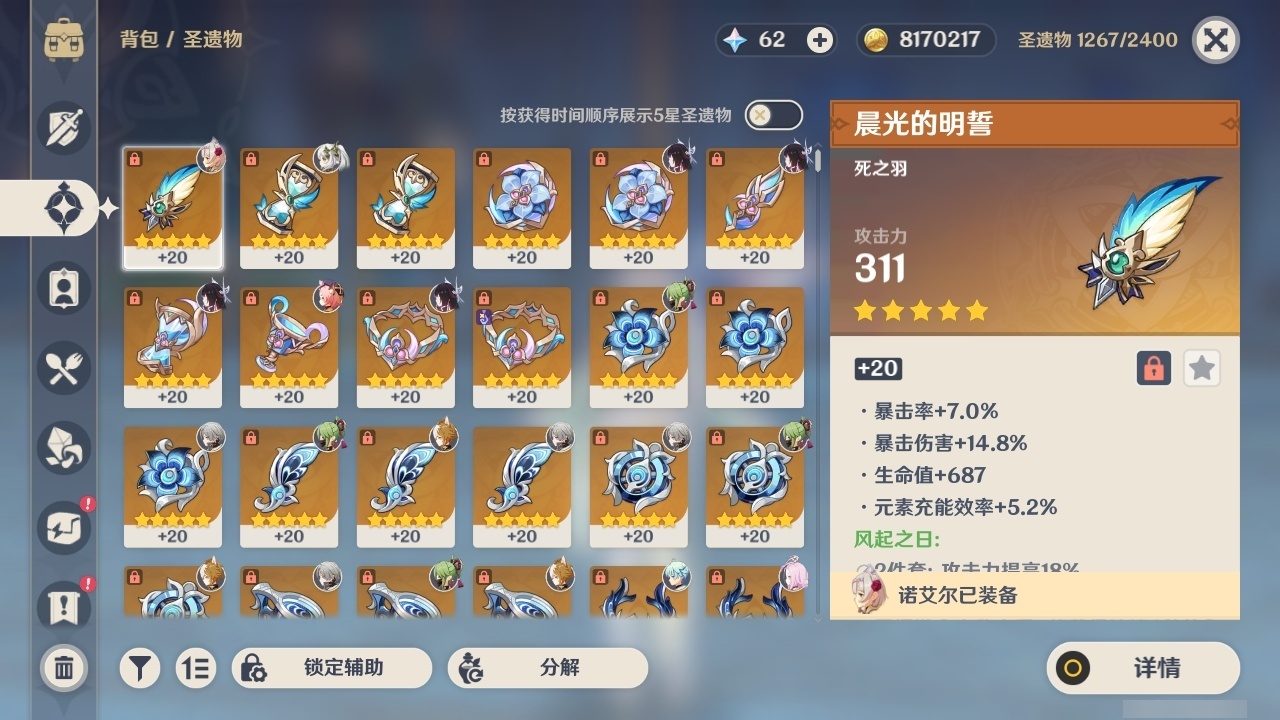Mark 晨光的明誓 as favorite with star
This screenshot has height=720, width=1280.
[x=1201, y=368]
